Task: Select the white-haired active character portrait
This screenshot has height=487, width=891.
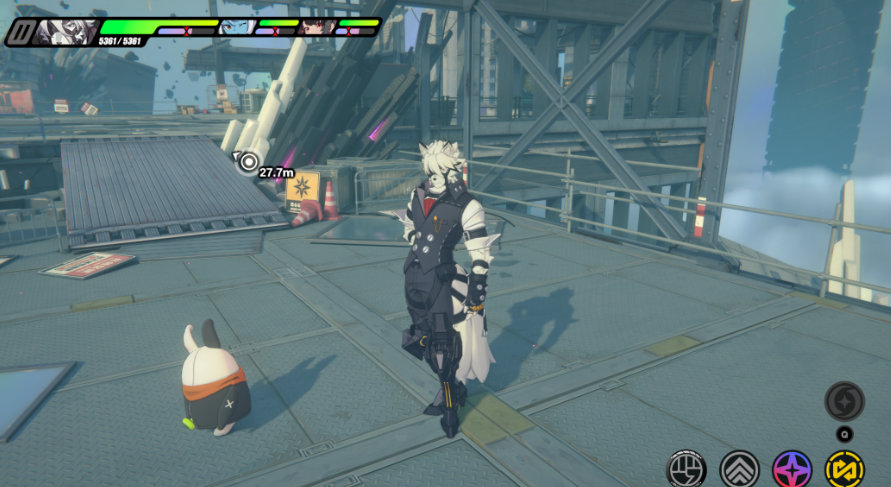Action: coord(67,32)
